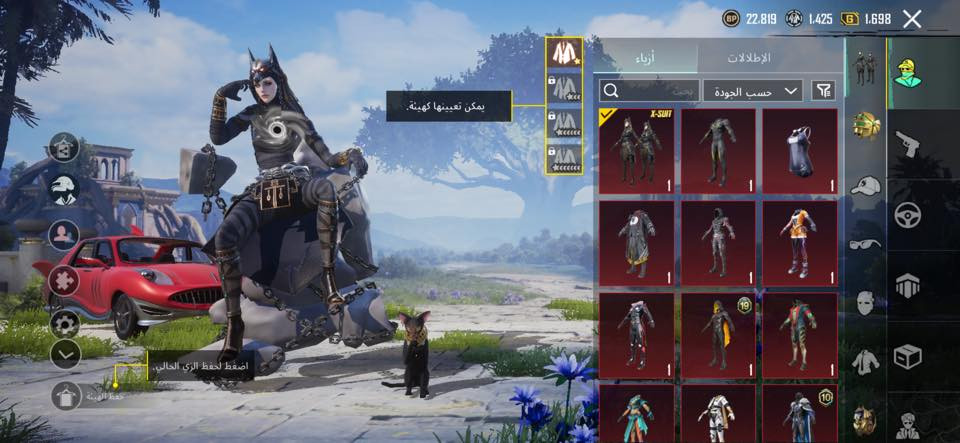Open the steering wheel vehicle category
The height and width of the screenshot is (443, 960).
[907, 215]
